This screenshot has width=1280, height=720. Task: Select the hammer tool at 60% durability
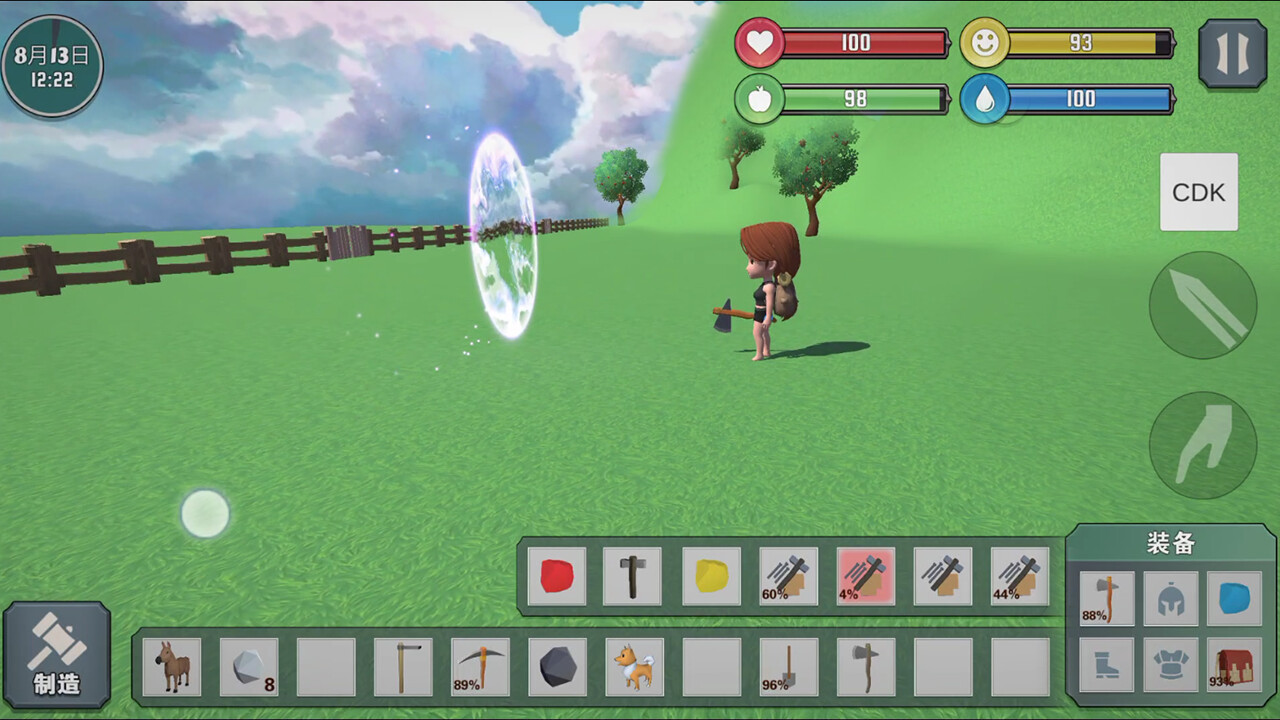click(788, 576)
